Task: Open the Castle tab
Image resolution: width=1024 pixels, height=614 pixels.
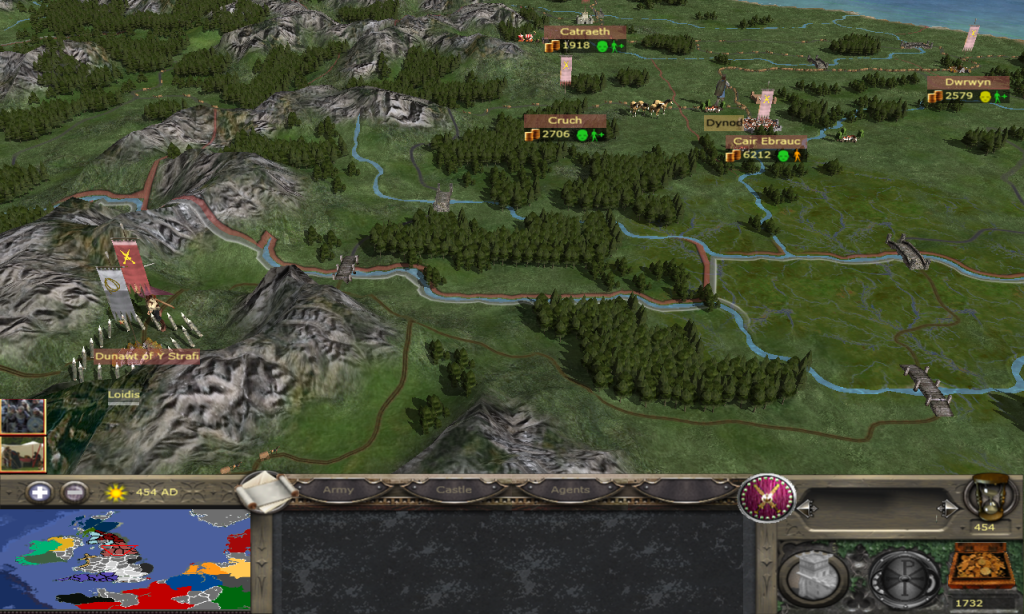Action: [454, 490]
